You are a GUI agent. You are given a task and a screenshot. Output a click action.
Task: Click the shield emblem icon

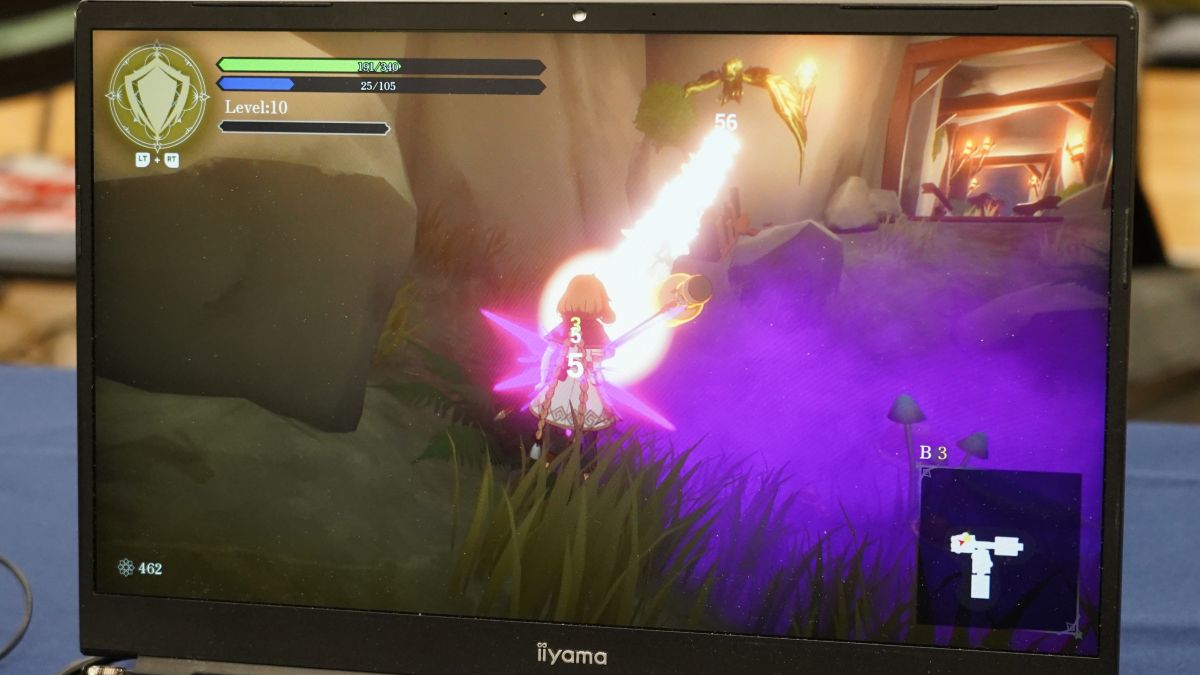coord(157,96)
